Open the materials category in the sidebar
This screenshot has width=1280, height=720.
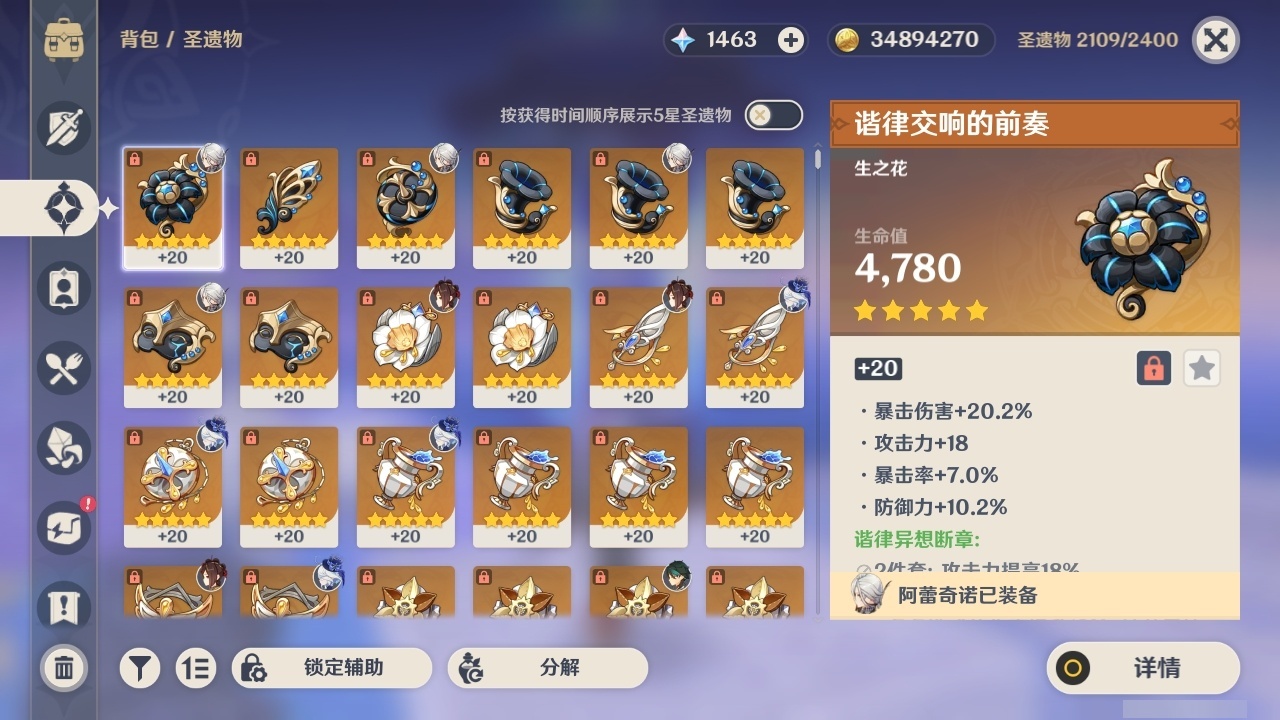tap(64, 448)
